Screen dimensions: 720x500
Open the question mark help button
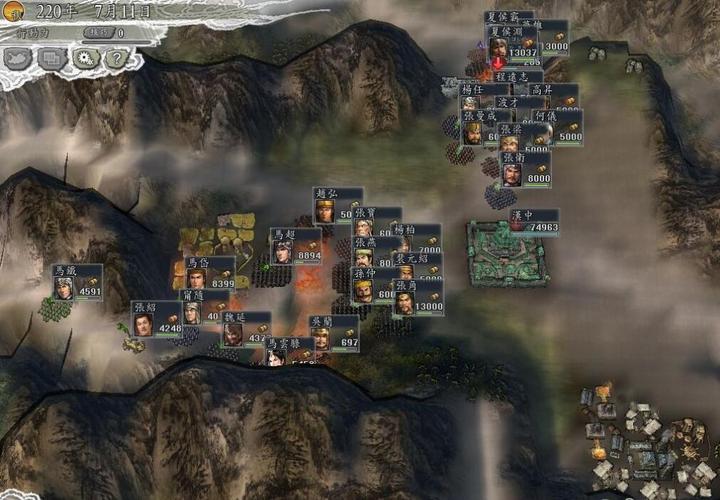(116, 58)
